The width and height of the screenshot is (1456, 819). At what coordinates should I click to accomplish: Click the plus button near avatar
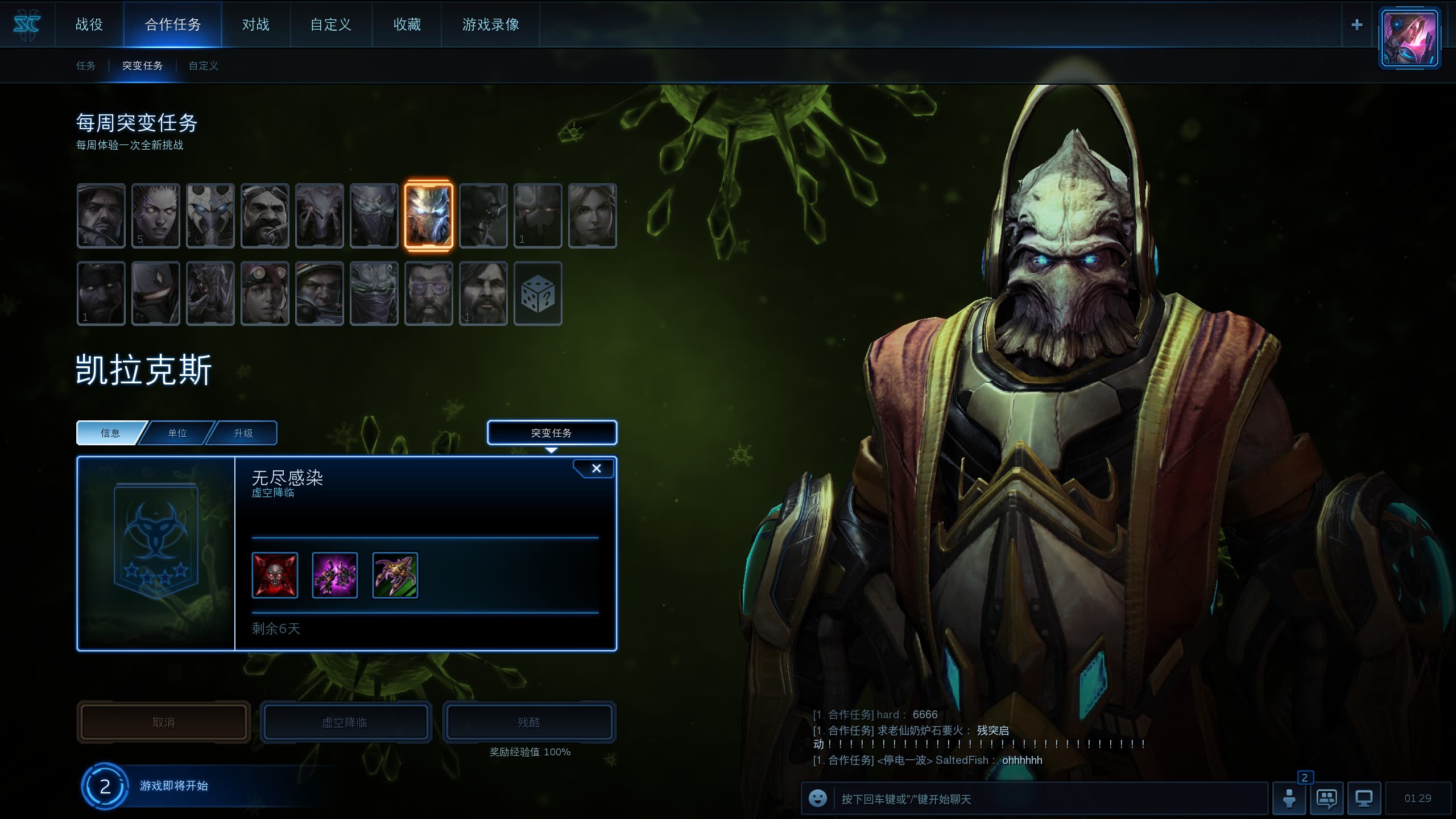(x=1357, y=25)
